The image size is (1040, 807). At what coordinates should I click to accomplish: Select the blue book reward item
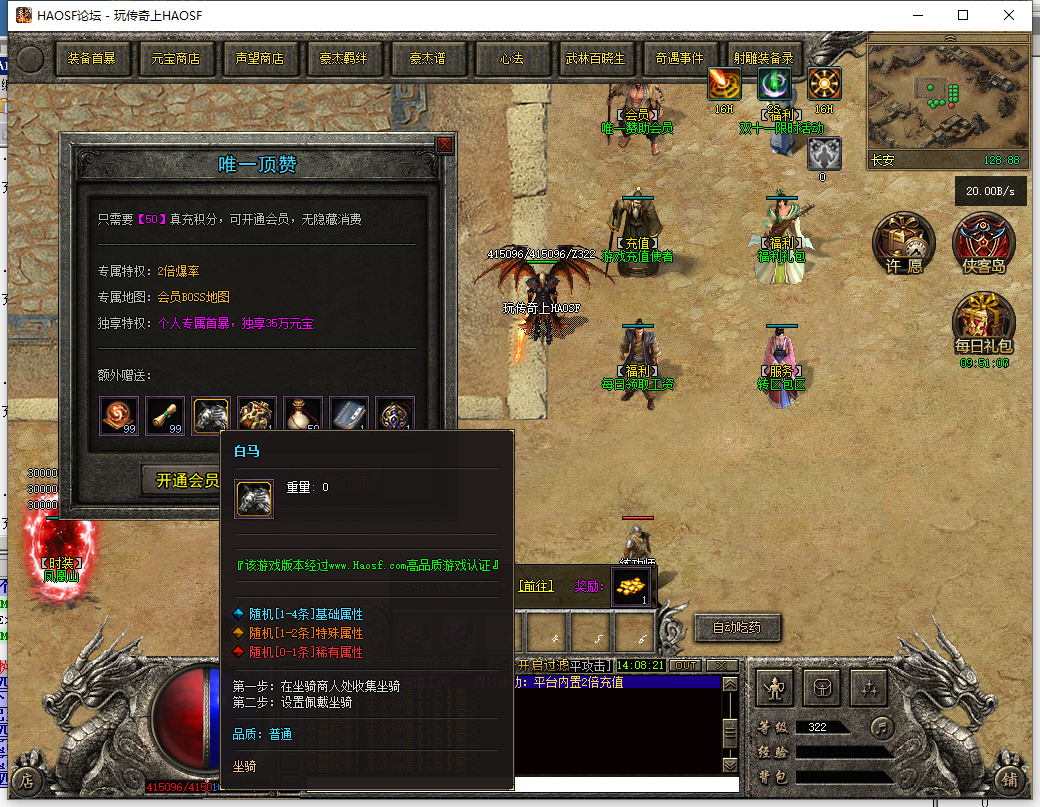[x=349, y=416]
